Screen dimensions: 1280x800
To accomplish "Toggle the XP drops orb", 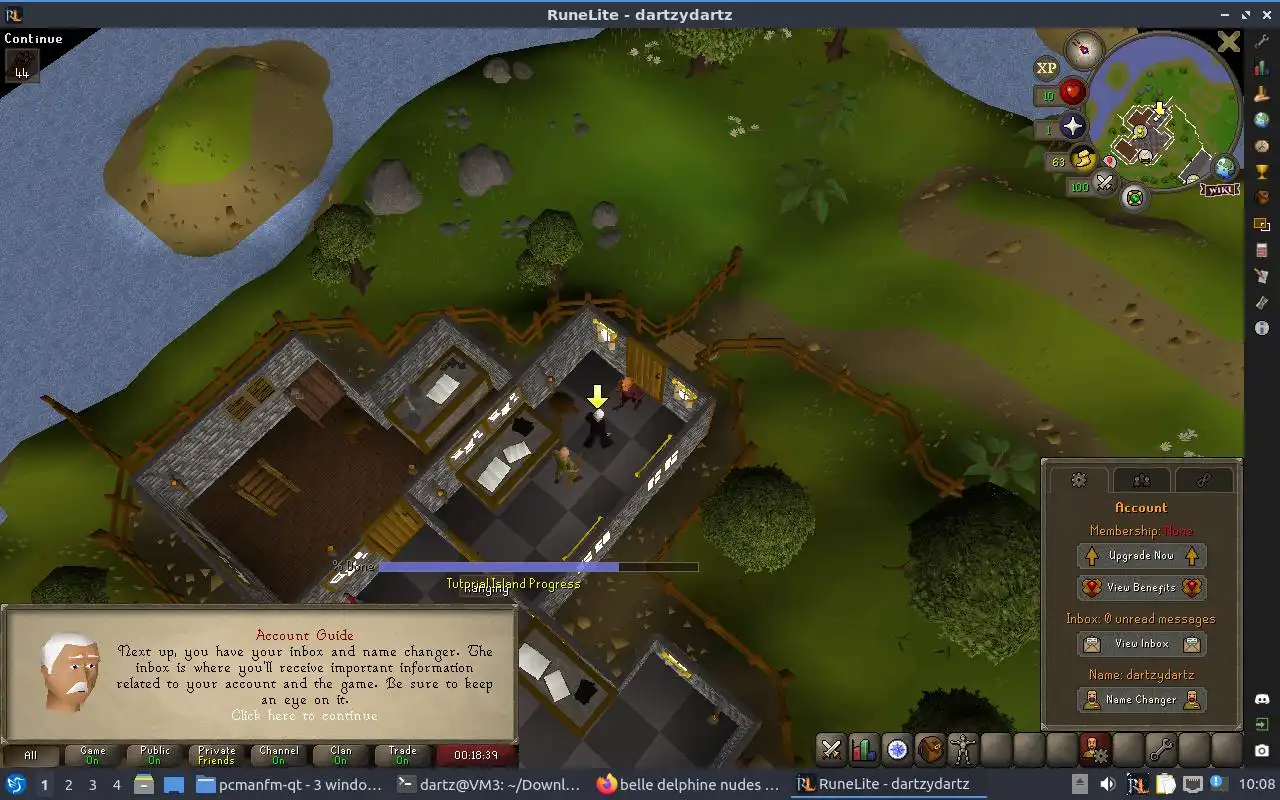I will [x=1046, y=68].
